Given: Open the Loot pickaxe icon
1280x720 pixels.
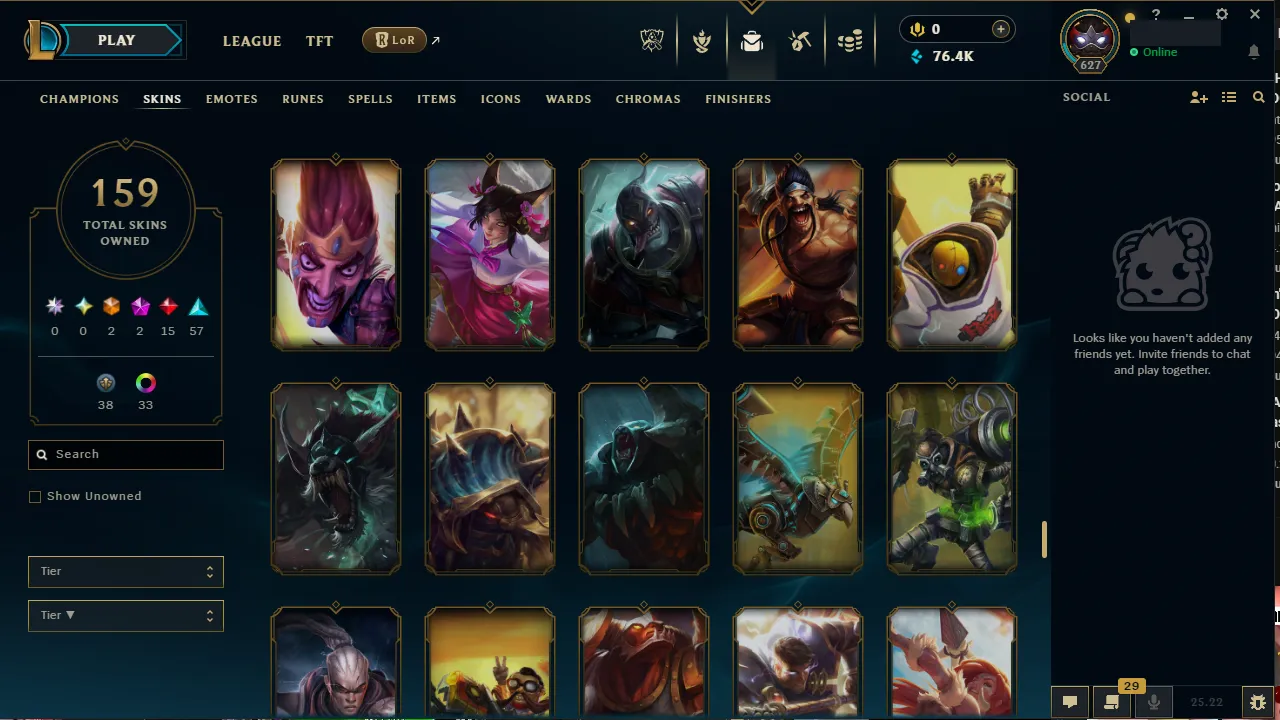Looking at the screenshot, I should tap(799, 41).
